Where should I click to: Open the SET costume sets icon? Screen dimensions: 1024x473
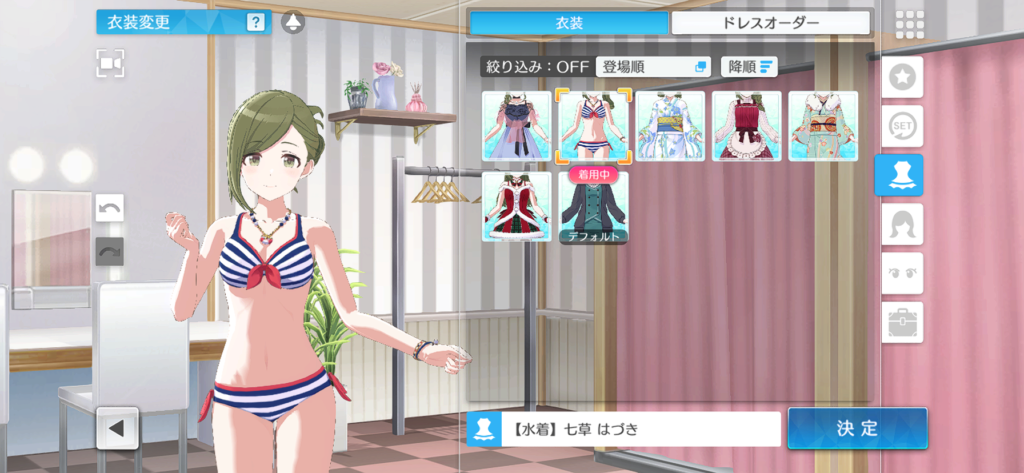pyautogui.click(x=902, y=126)
